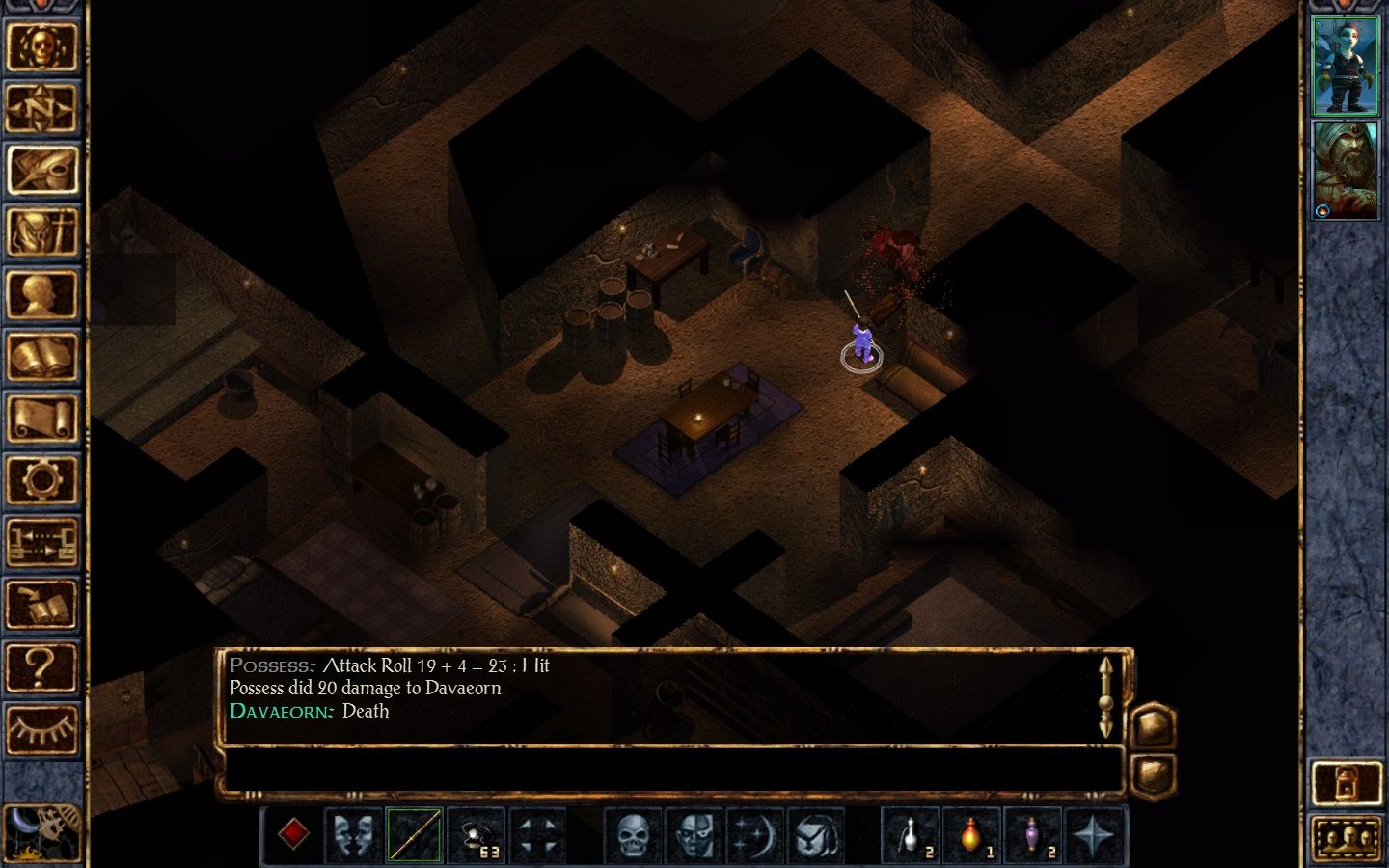Click the quick save book button
1389x868 pixels.
pos(41,605)
